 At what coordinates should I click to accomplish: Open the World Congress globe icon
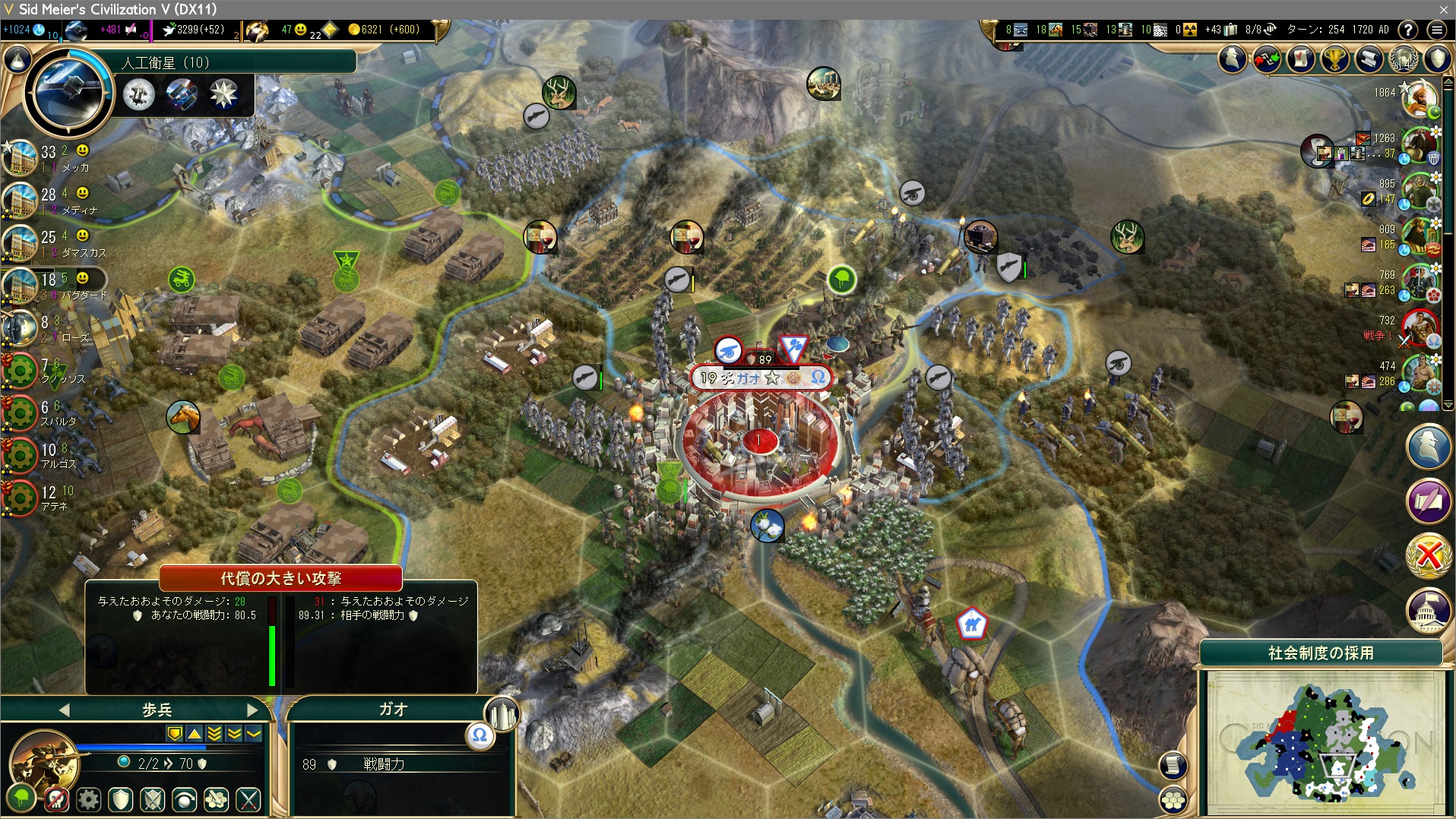click(1403, 59)
